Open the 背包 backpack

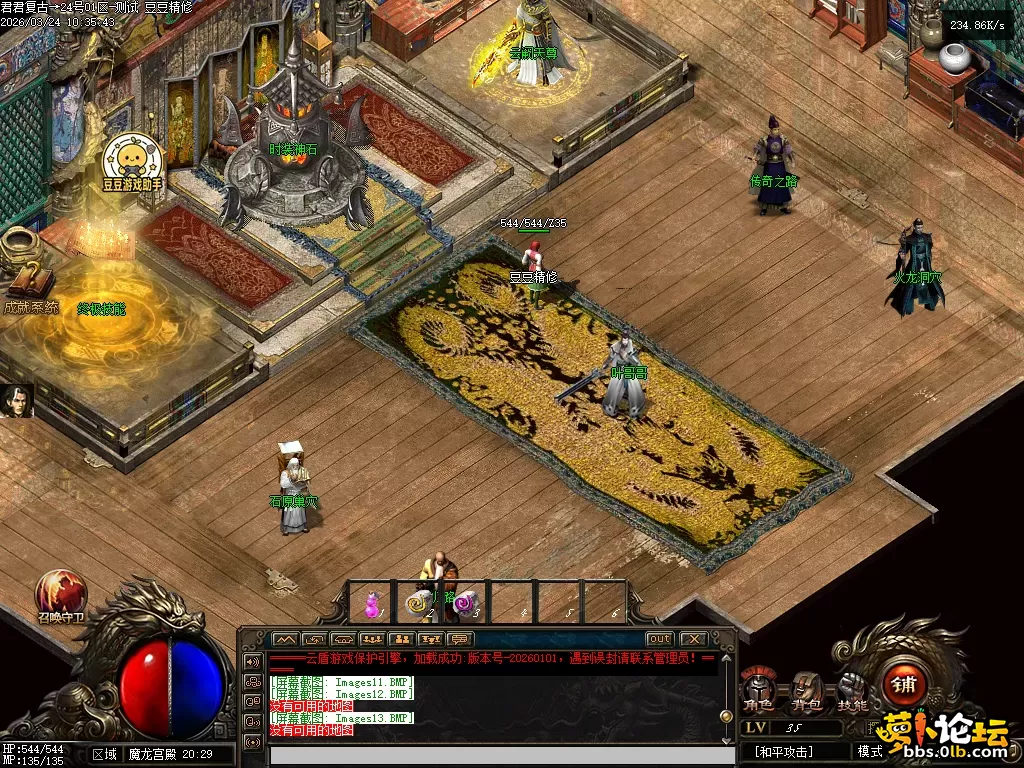(806, 688)
